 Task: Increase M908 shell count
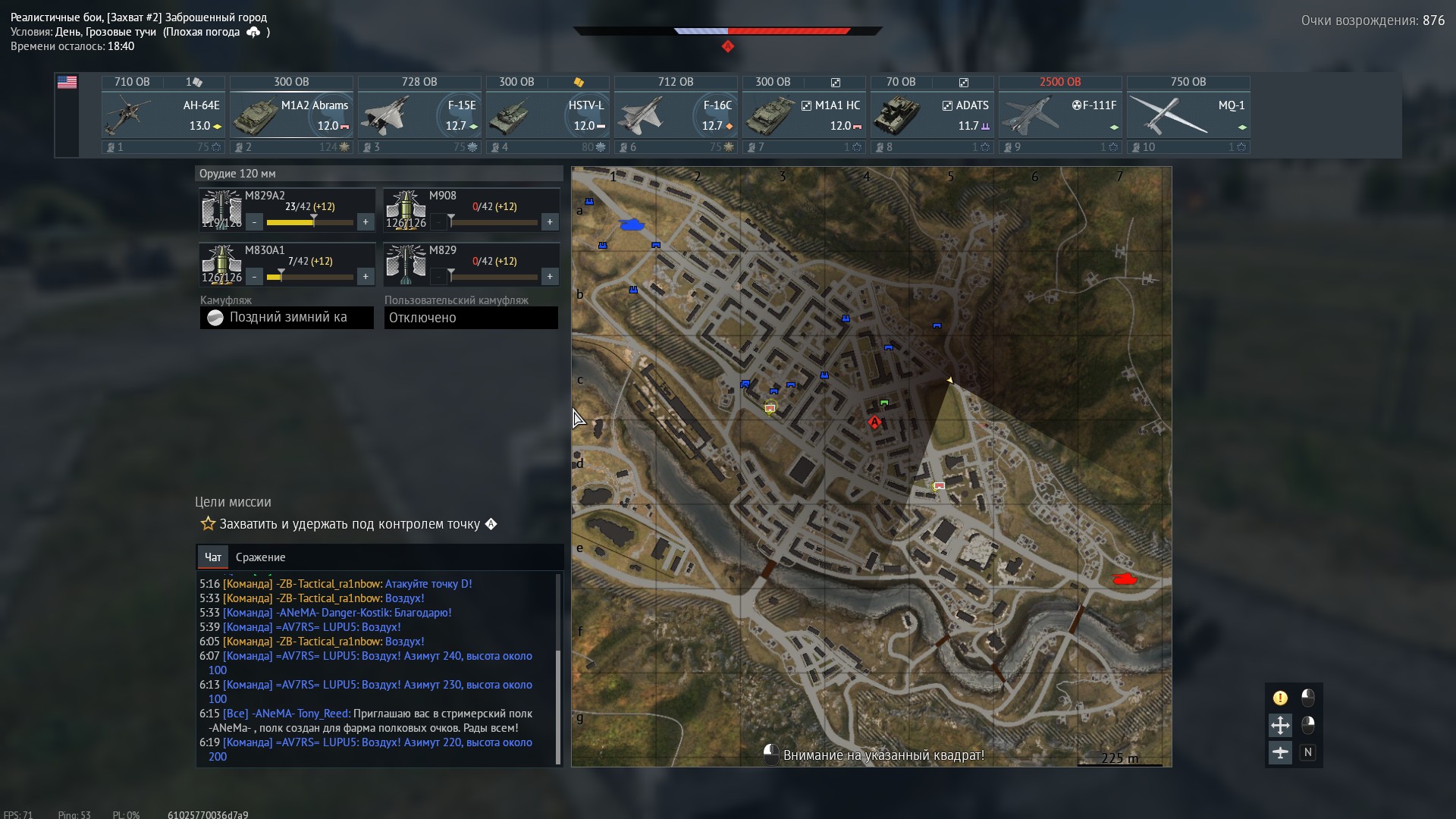(x=550, y=222)
